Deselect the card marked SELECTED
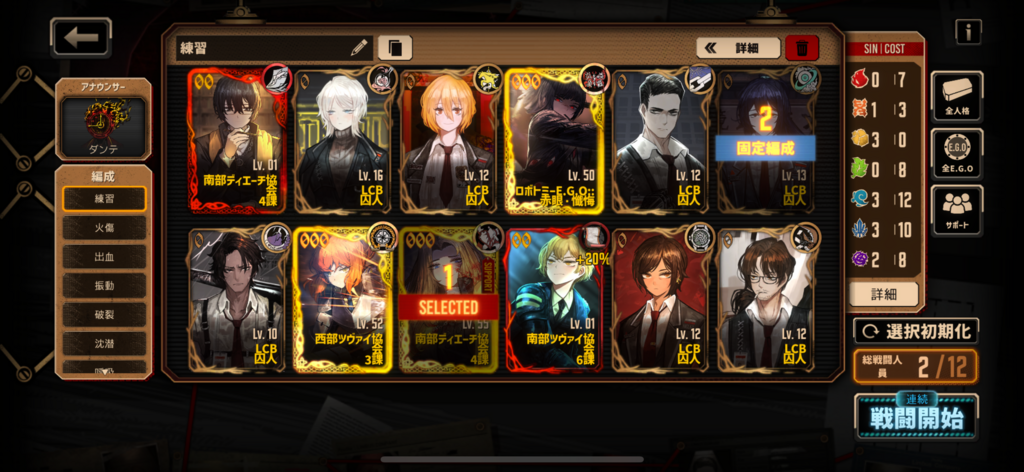 point(450,300)
